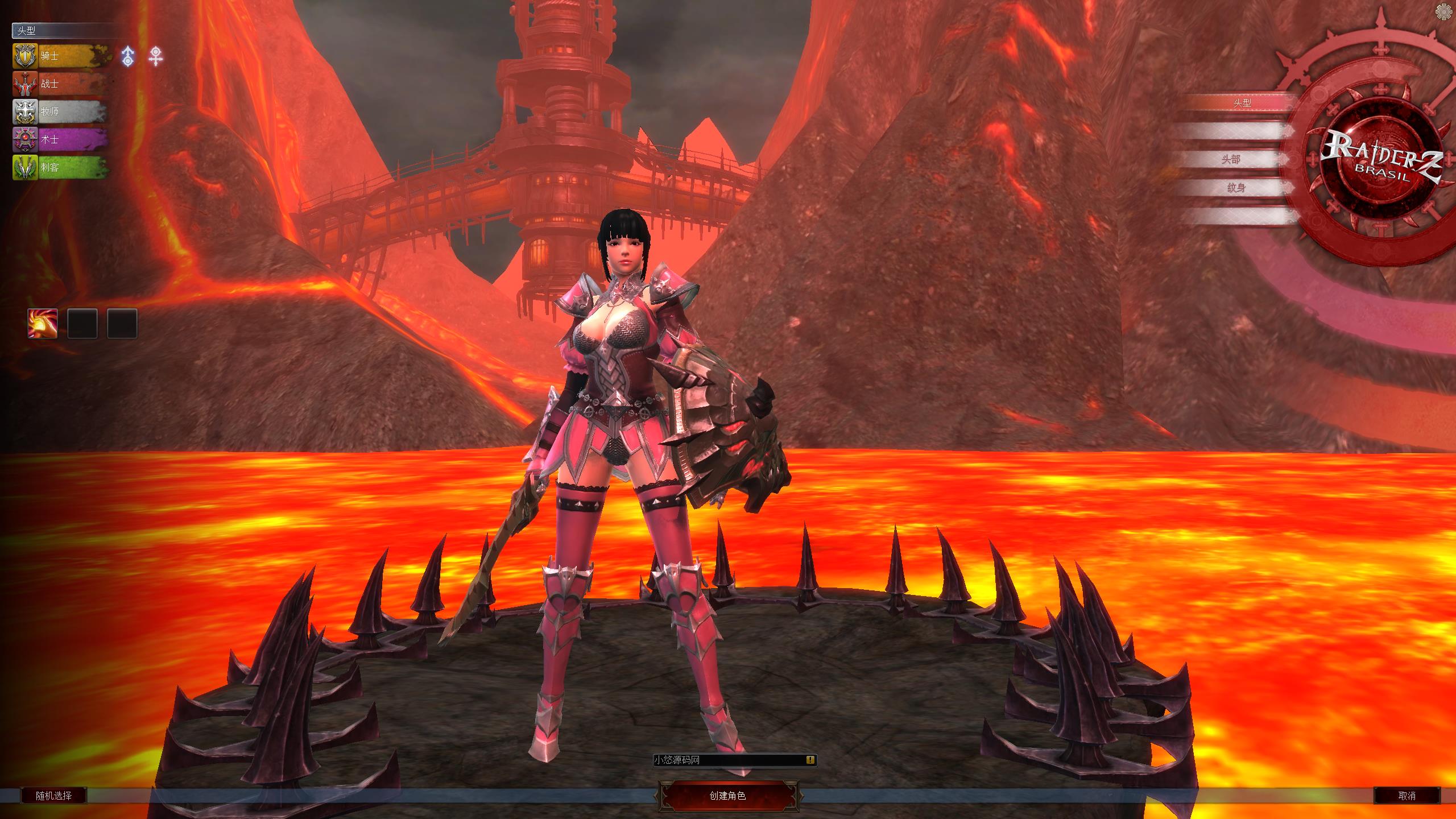Choose the green 刺客 (Assassin) class

click(61, 168)
